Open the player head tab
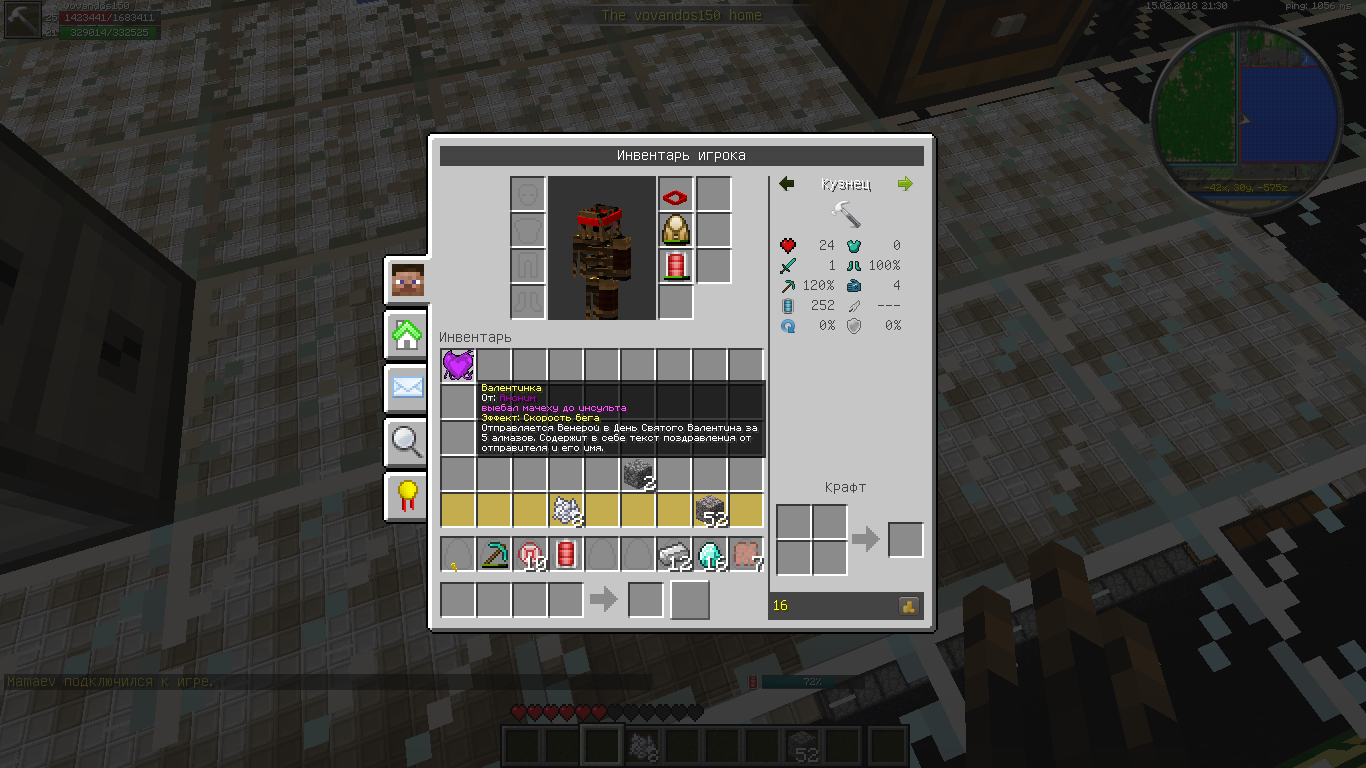 pos(407,282)
